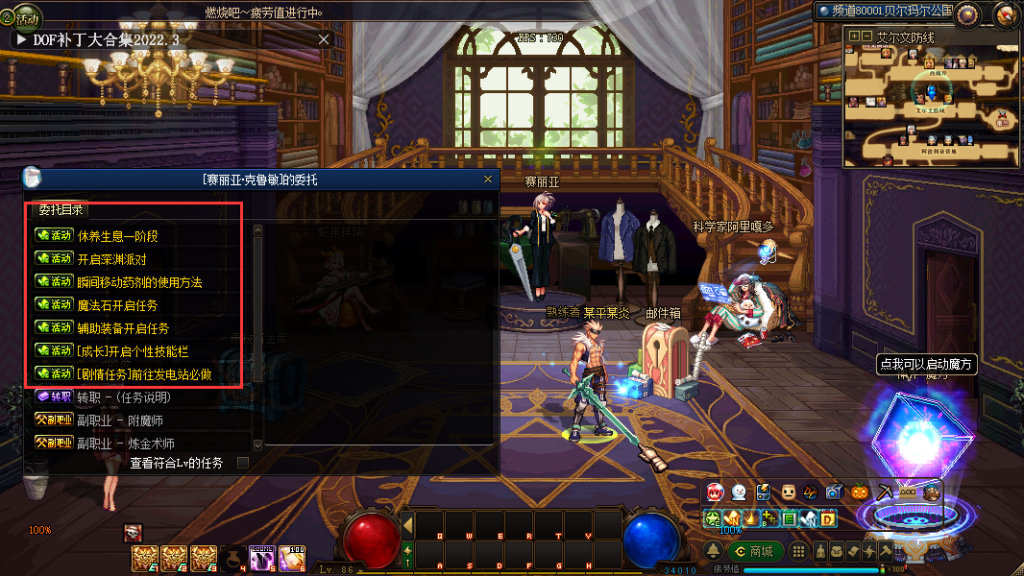Open the grid menu button beside 商城
The height and width of the screenshot is (576, 1024).
tap(799, 551)
